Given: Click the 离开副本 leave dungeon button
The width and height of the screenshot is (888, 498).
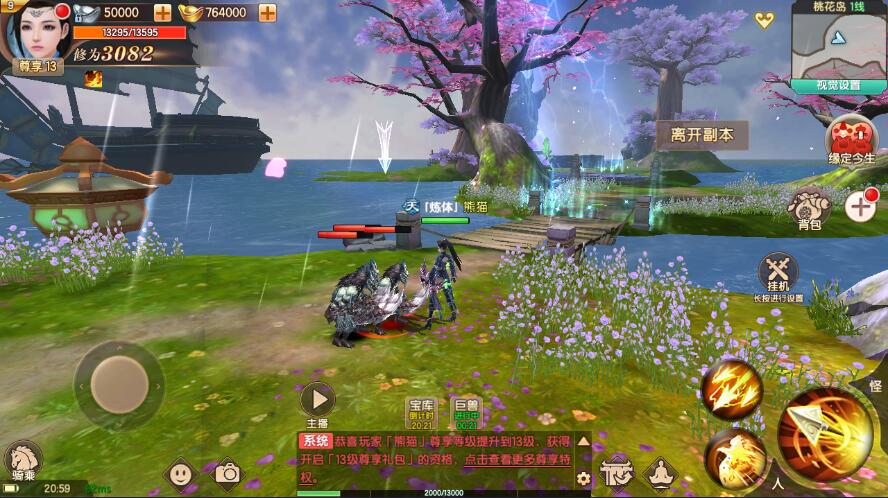Looking at the screenshot, I should 702,135.
